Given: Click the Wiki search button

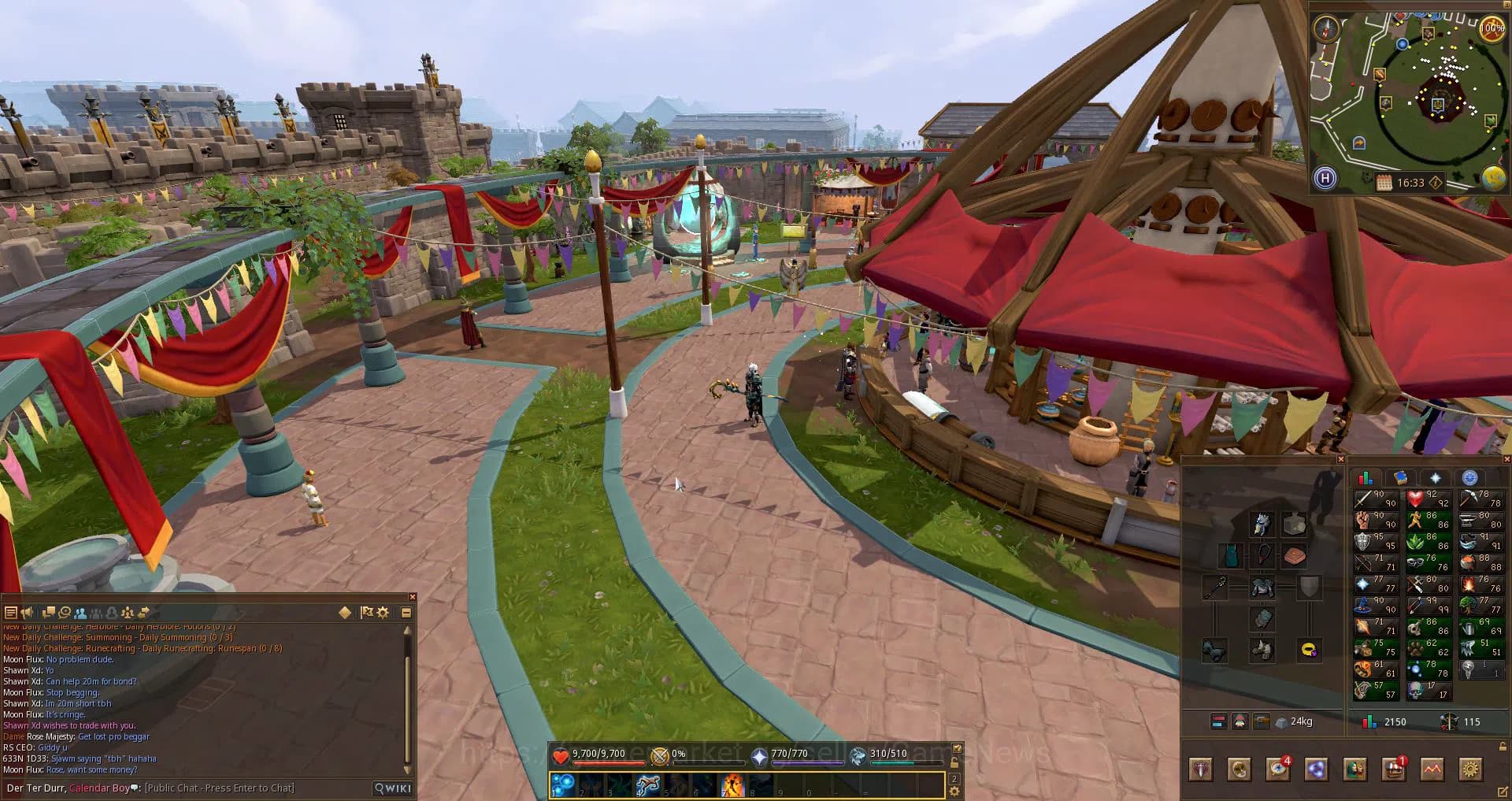Looking at the screenshot, I should pyautogui.click(x=391, y=788).
